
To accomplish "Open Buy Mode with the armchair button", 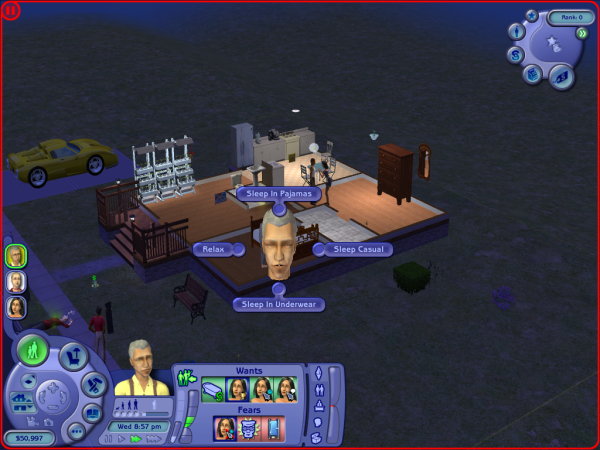I will click(73, 356).
